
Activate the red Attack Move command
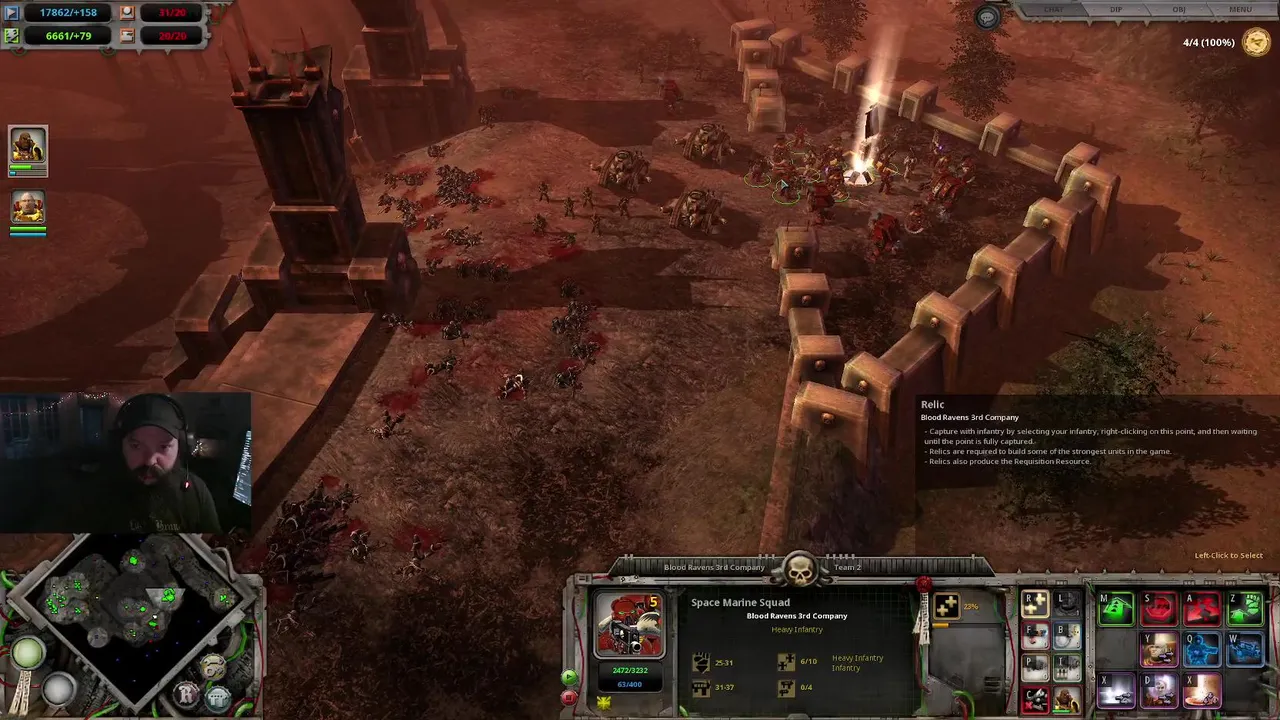1202,608
